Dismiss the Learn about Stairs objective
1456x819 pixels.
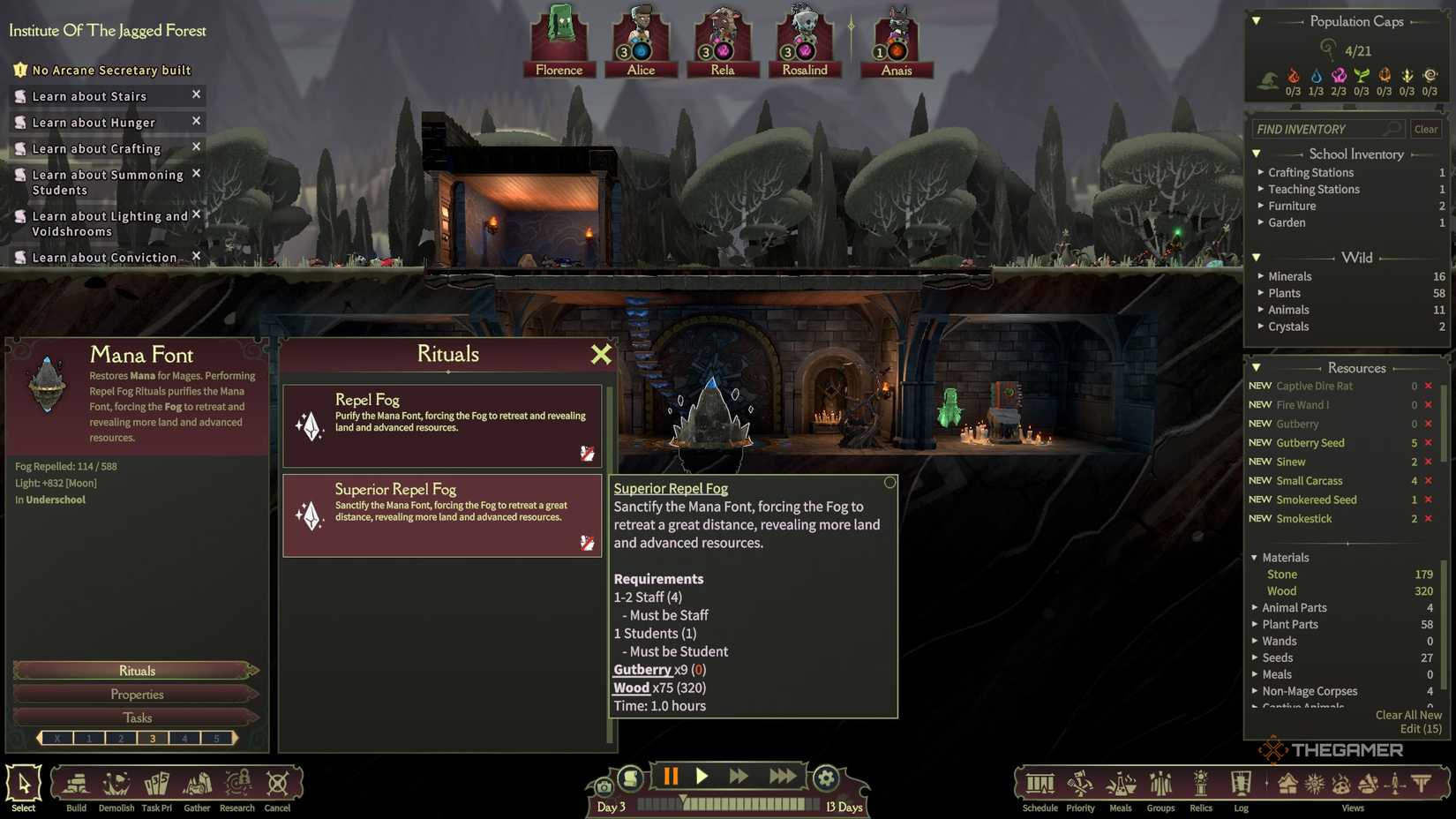[197, 94]
